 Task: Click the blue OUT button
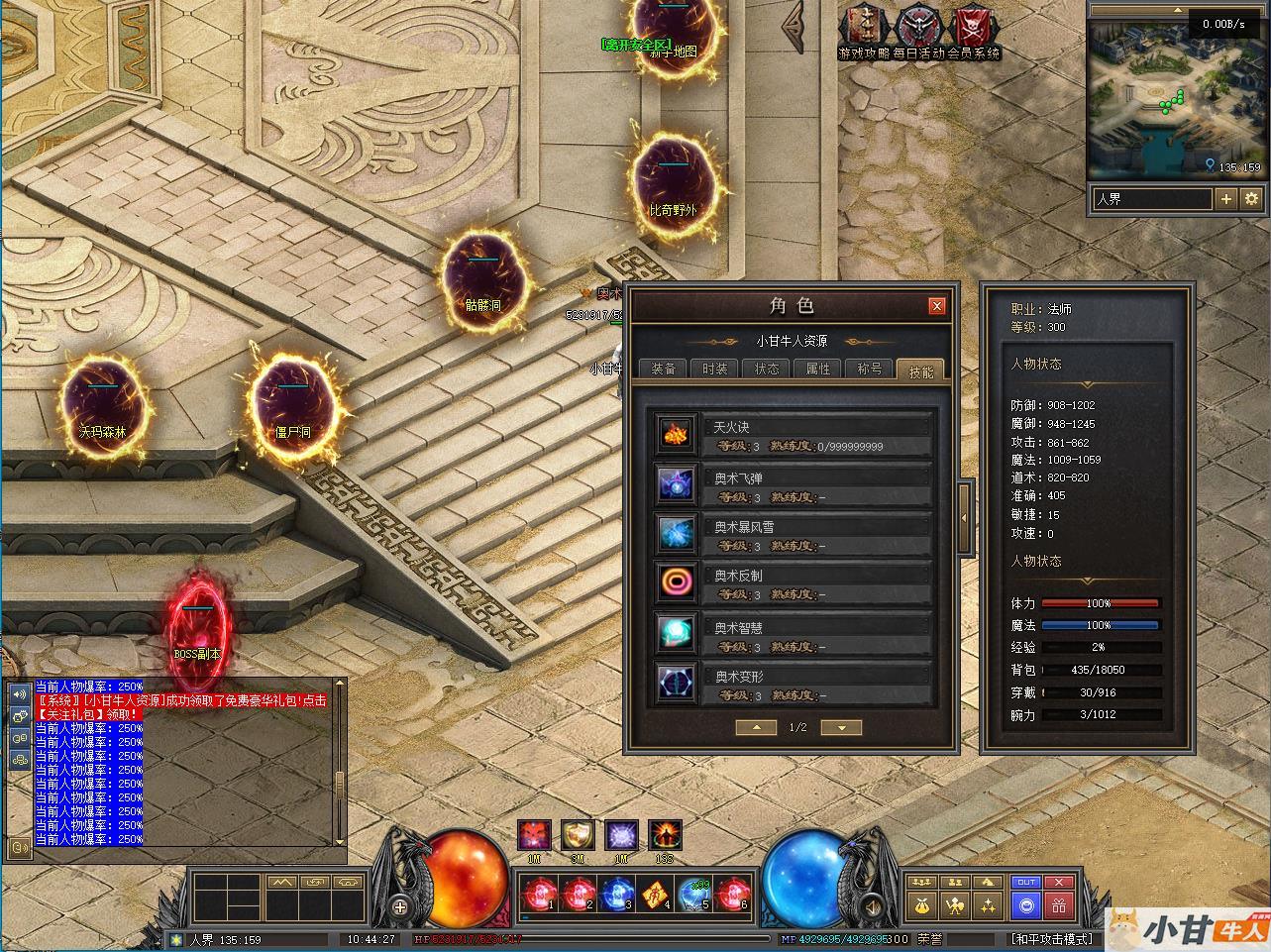(1026, 882)
